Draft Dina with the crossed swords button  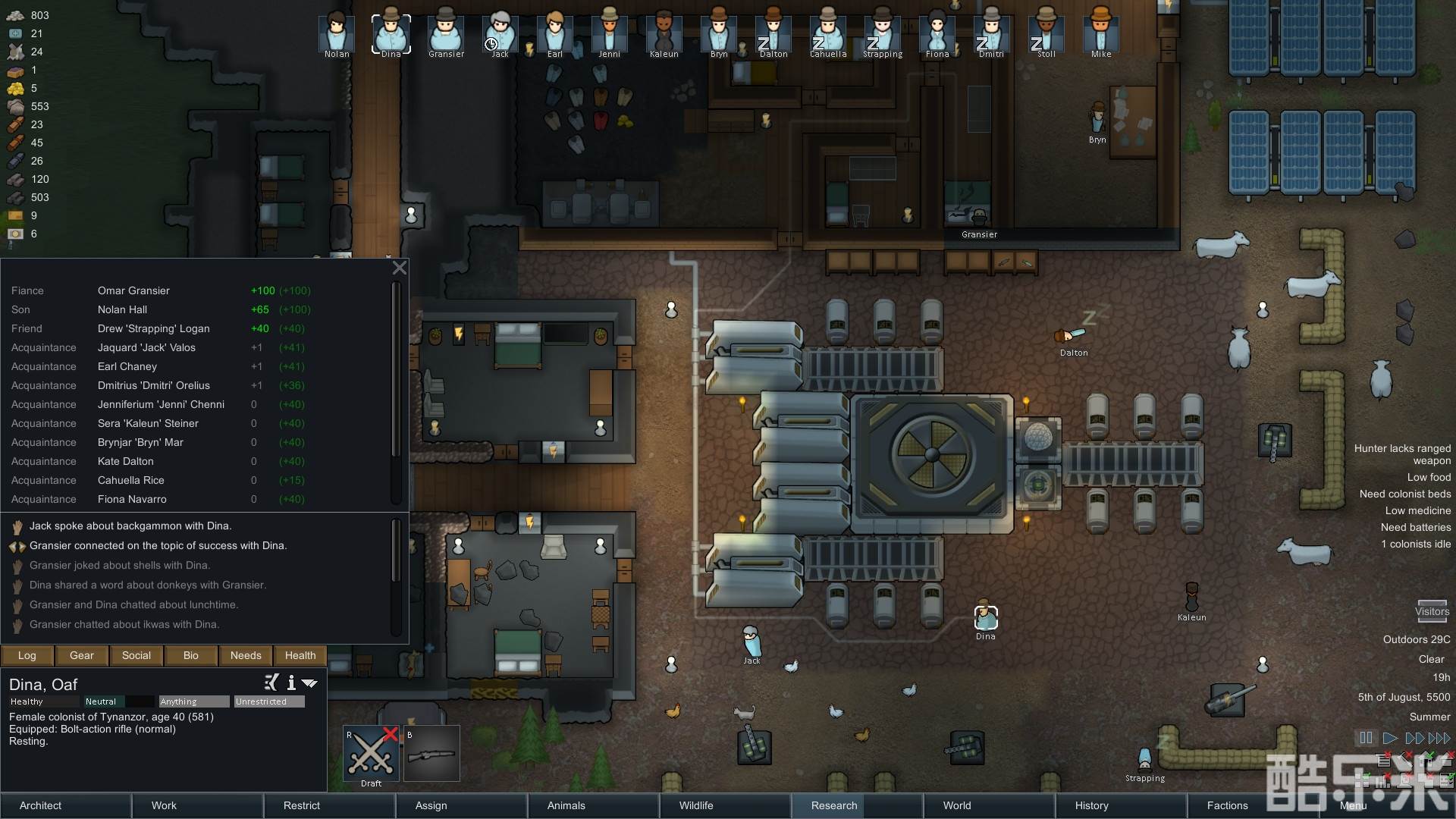pos(372,754)
